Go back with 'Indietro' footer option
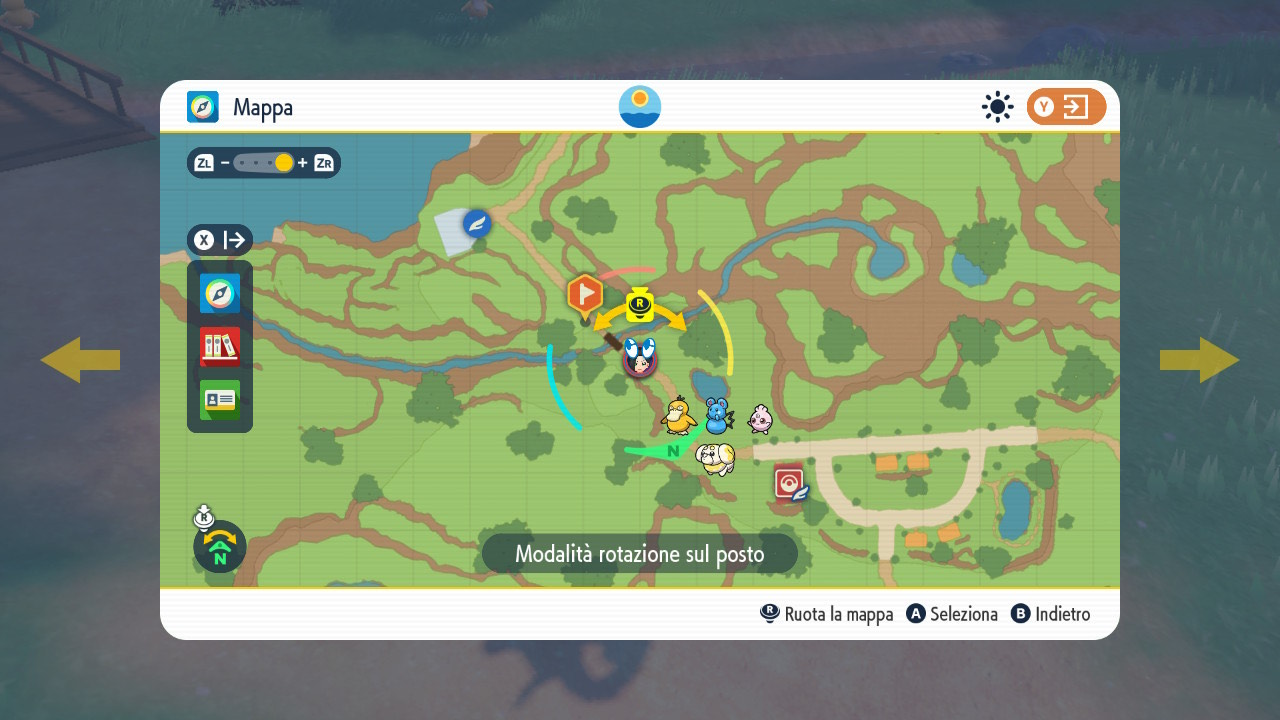1280x720 pixels. coord(1050,614)
